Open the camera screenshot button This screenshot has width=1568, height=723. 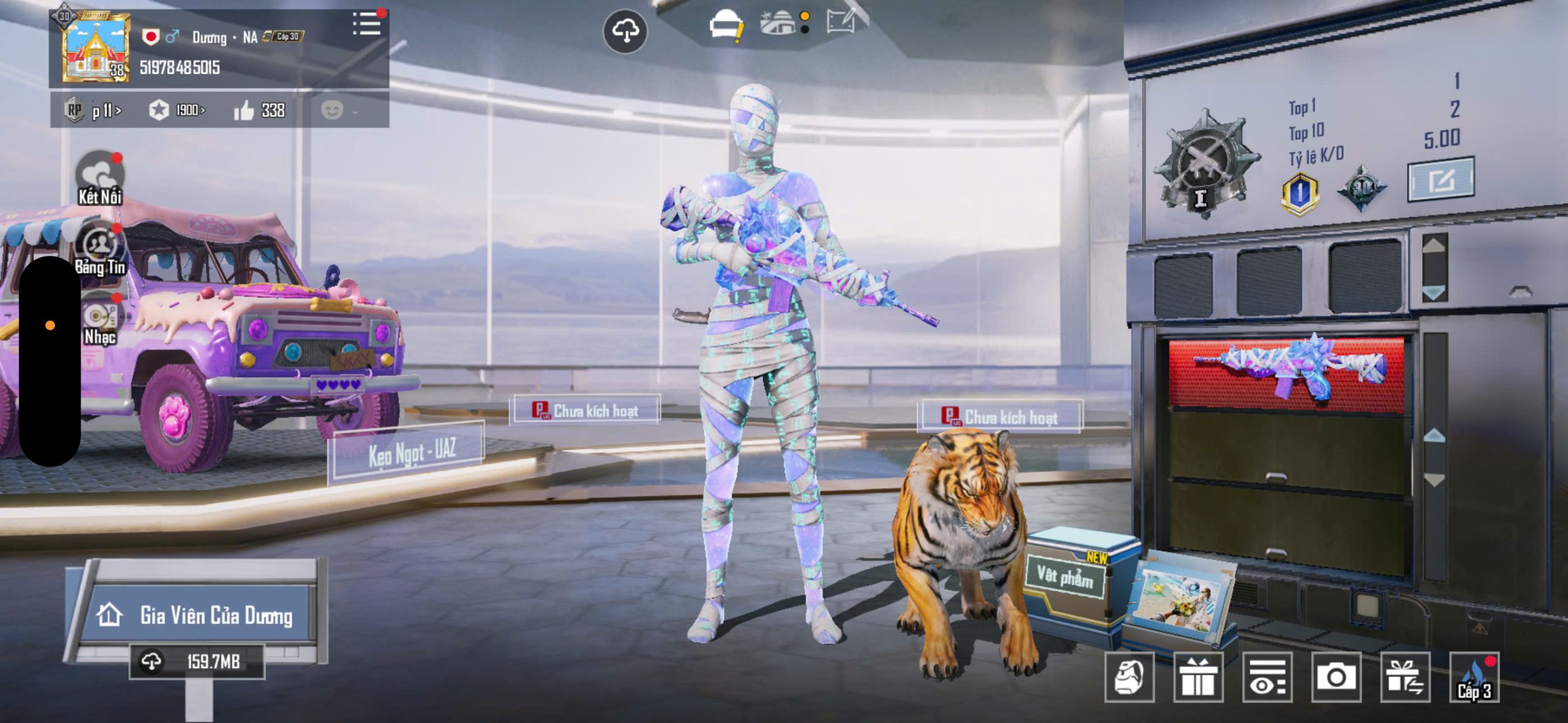pos(1336,677)
